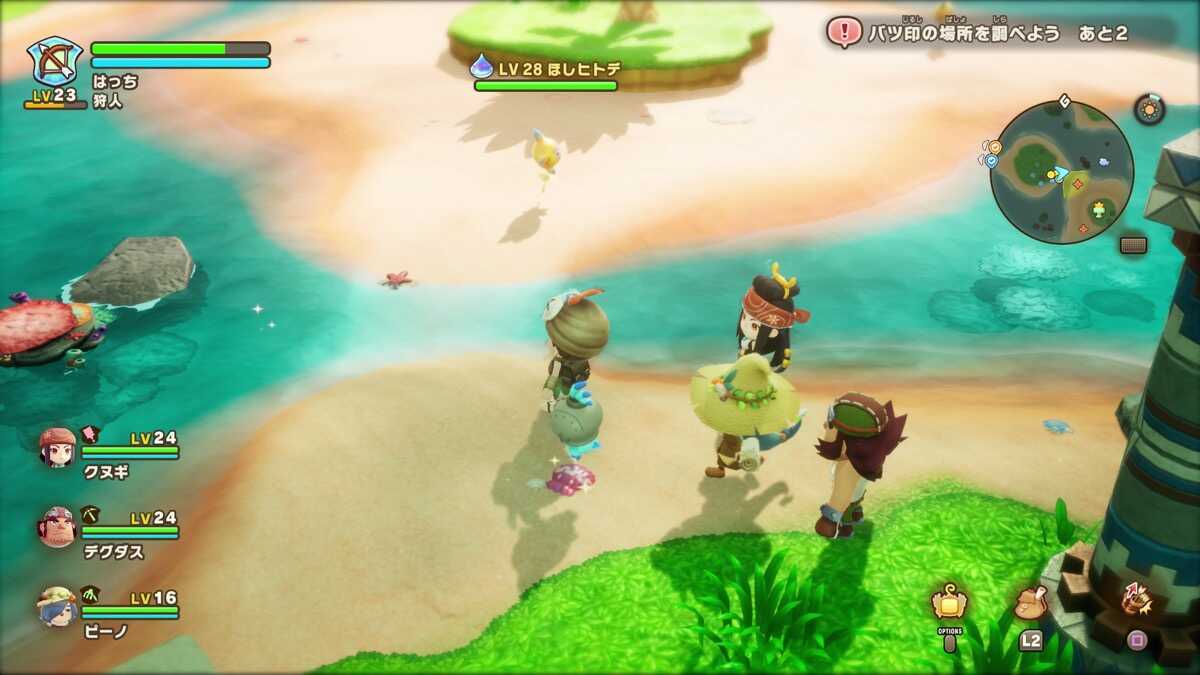
Task: Activate the arrow skill icon
Action: pos(1137,599)
